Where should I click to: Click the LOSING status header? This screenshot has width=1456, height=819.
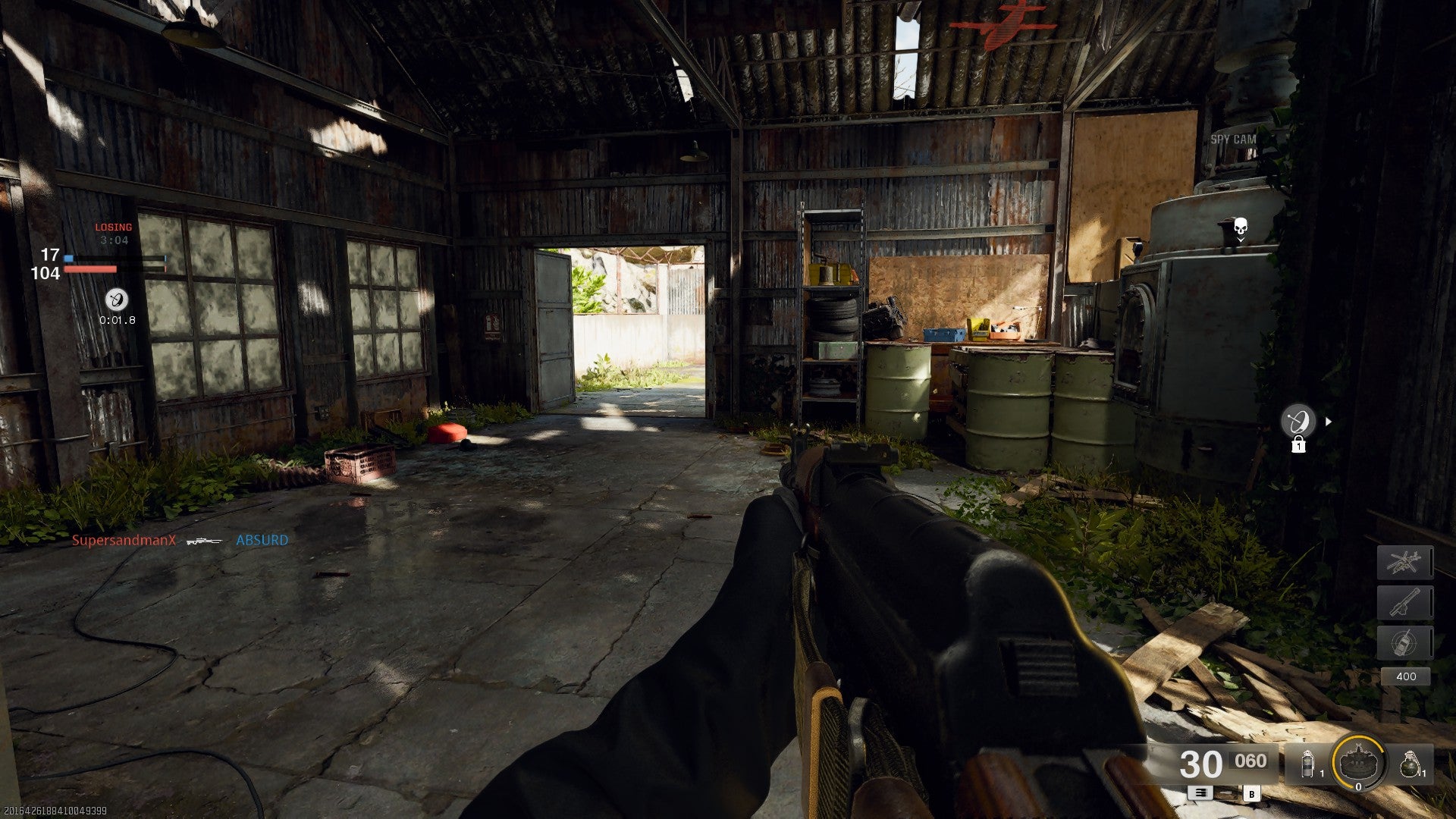[x=112, y=227]
